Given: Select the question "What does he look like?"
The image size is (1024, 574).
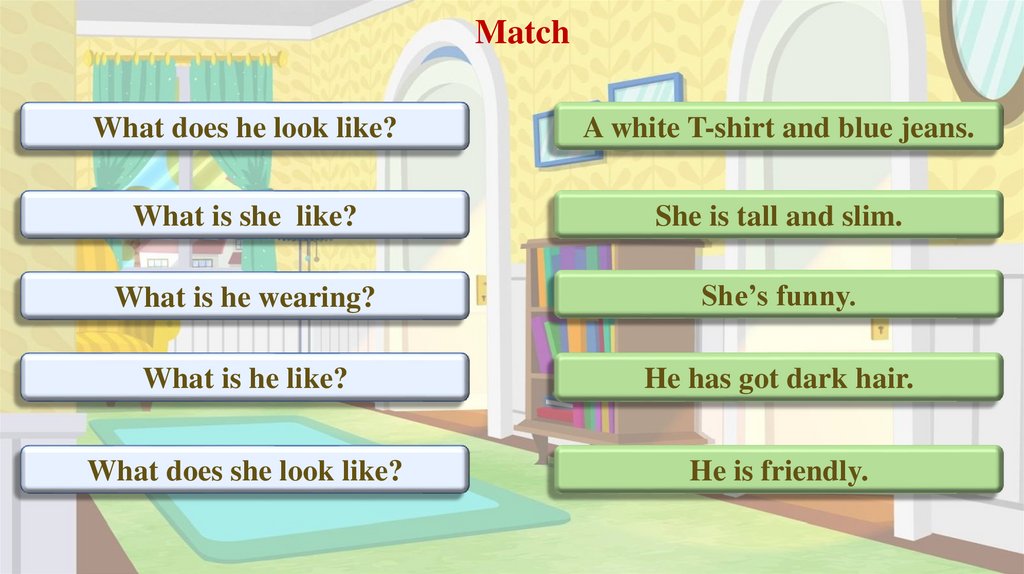Looking at the screenshot, I should pyautogui.click(x=244, y=127).
